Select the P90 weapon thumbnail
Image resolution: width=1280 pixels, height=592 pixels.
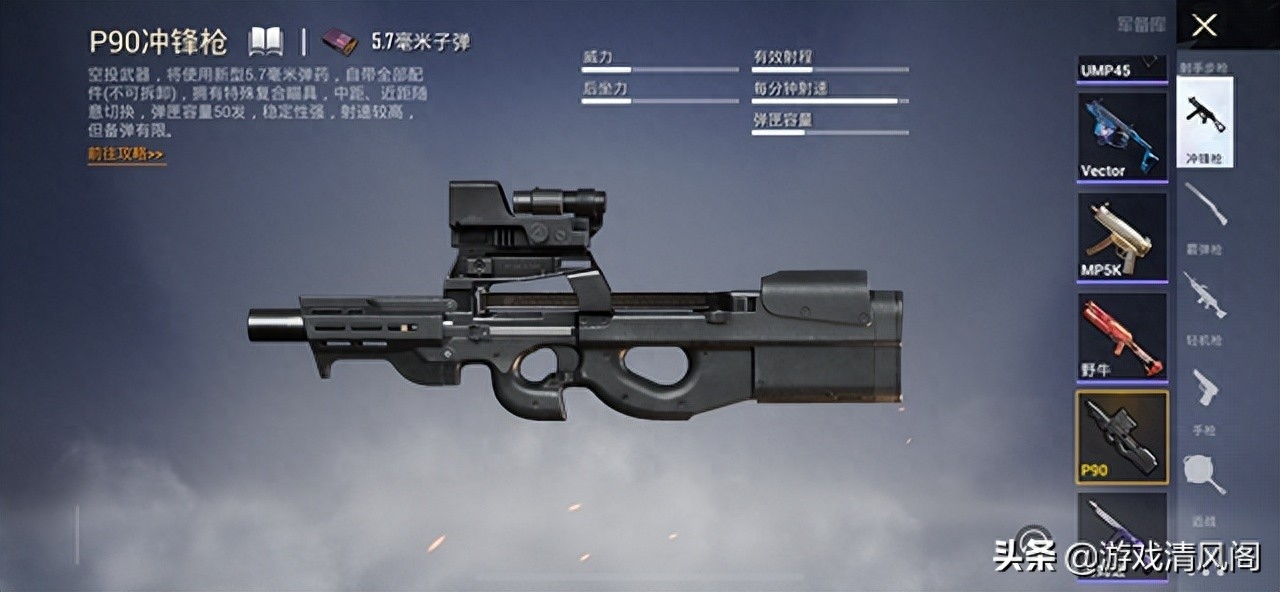click(1122, 437)
